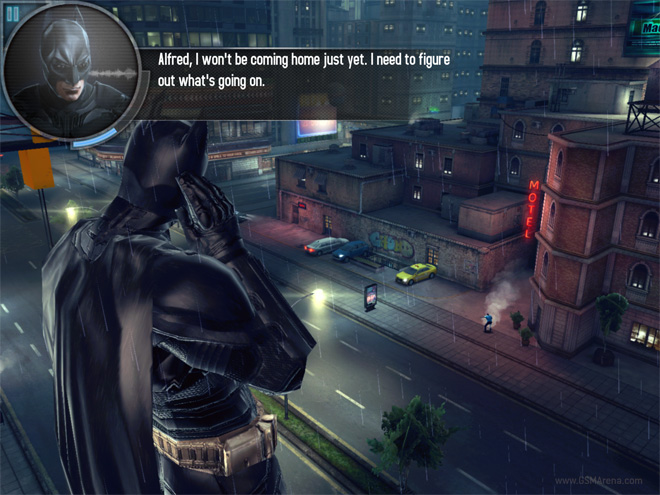The image size is (660, 495).
Task: Pause the game with the pause icon
Action: click(13, 13)
